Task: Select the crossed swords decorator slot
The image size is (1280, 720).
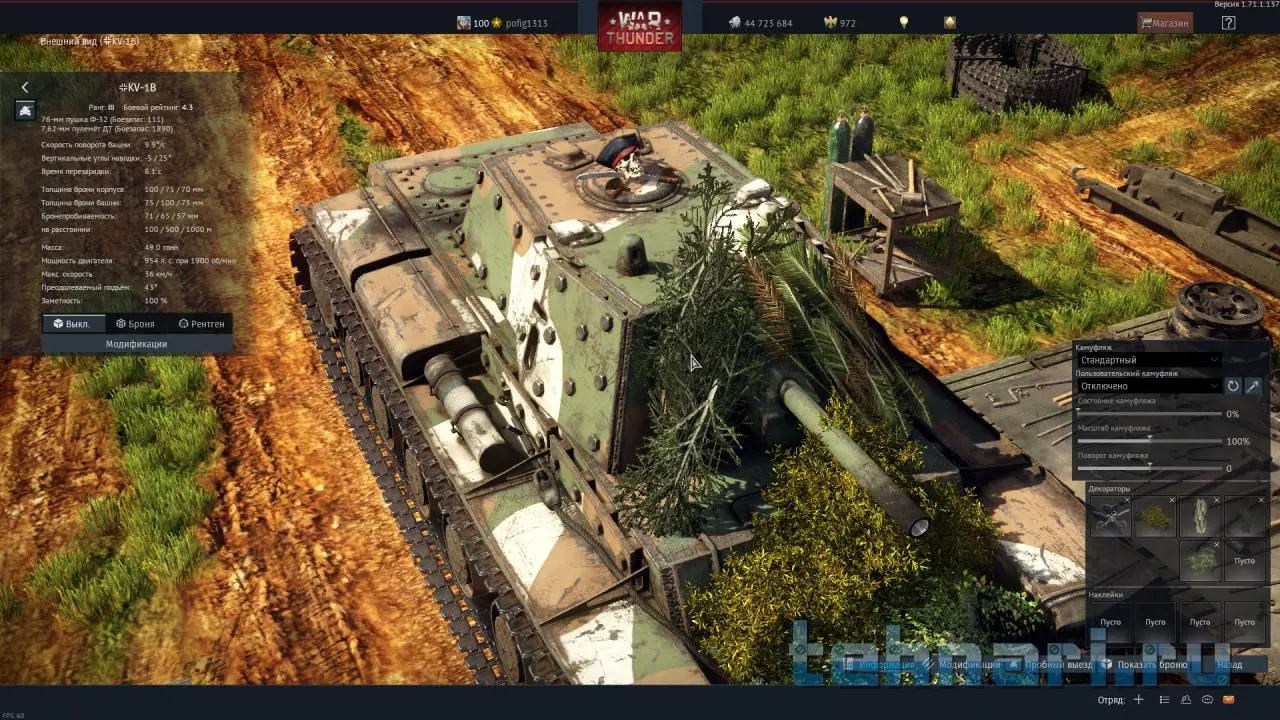Action: (x=1110, y=517)
